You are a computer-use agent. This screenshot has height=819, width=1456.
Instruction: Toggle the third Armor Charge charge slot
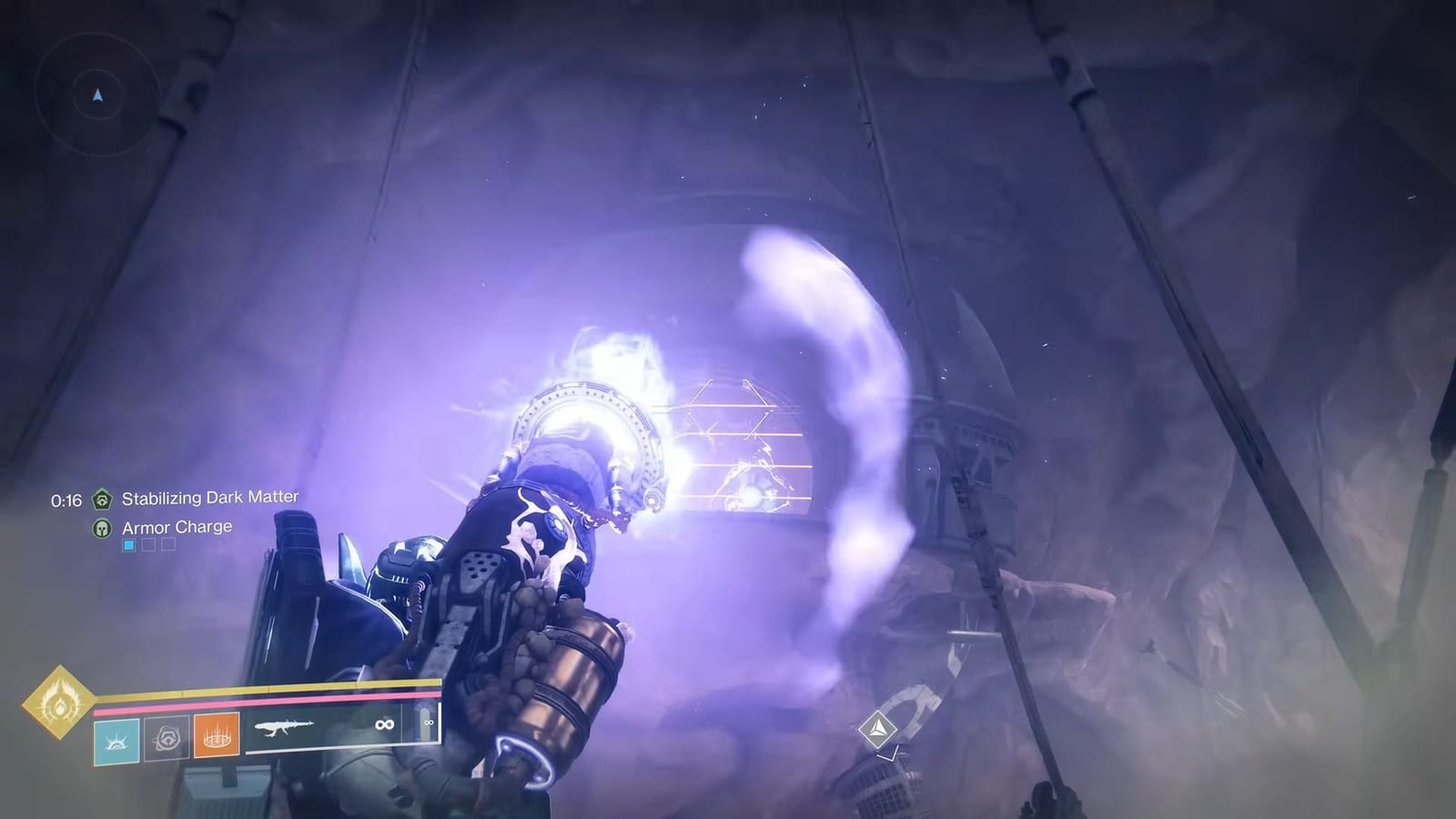[168, 545]
